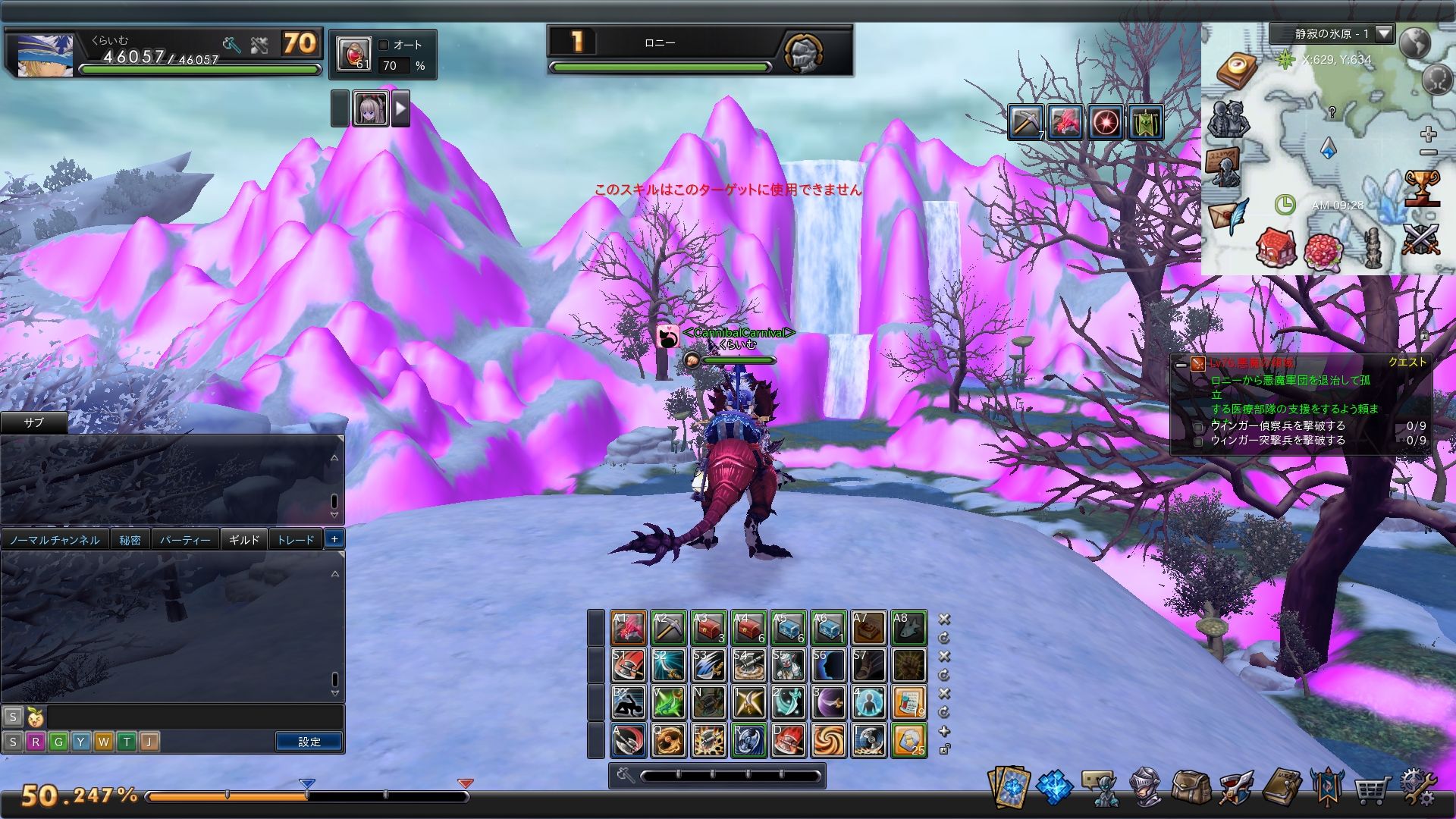
Task: Use the red treasure chest in slot A3
Action: point(708,628)
